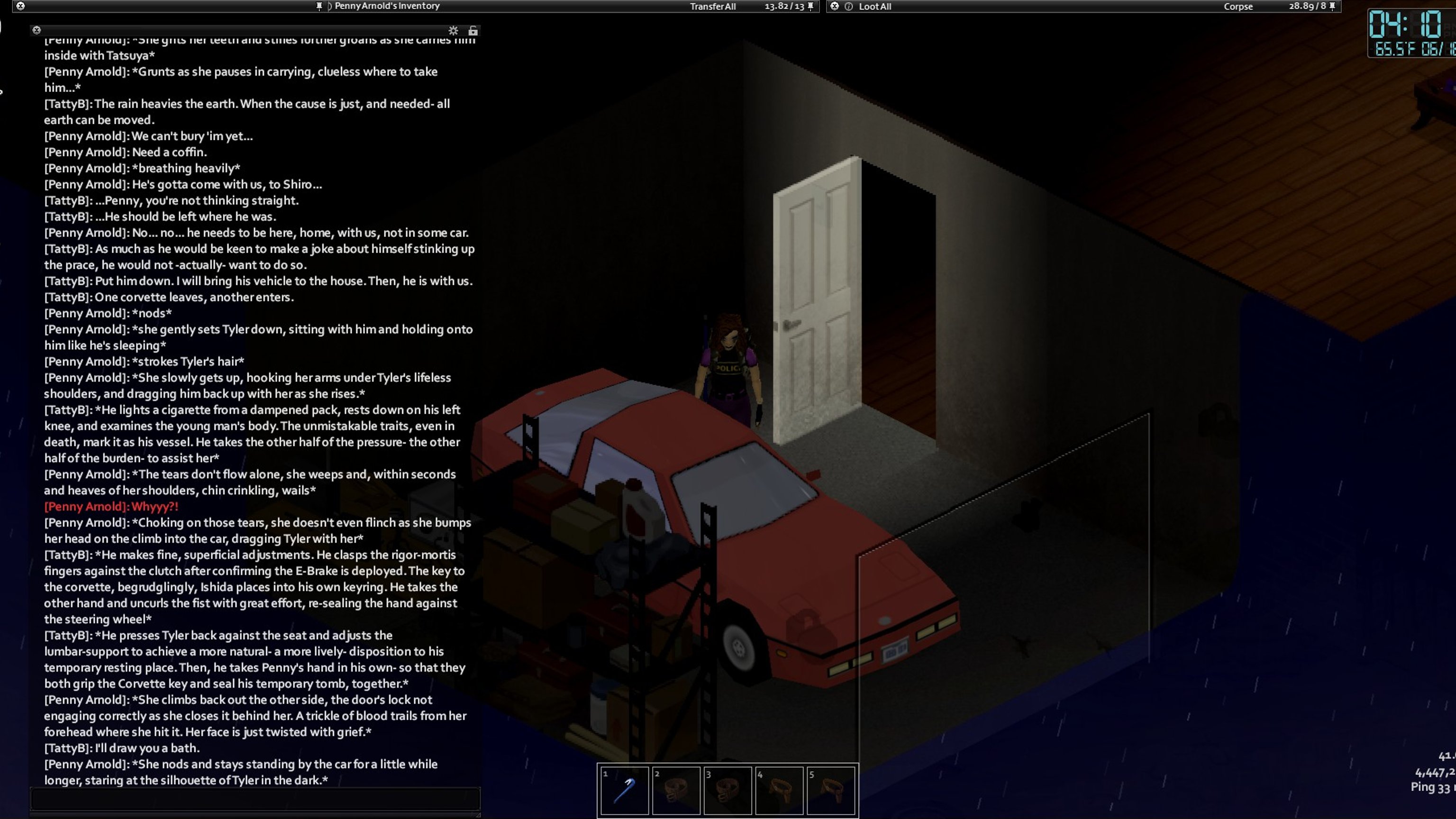1456x819 pixels.
Task: Select the holster in hotbar slot 4
Action: 779,790
